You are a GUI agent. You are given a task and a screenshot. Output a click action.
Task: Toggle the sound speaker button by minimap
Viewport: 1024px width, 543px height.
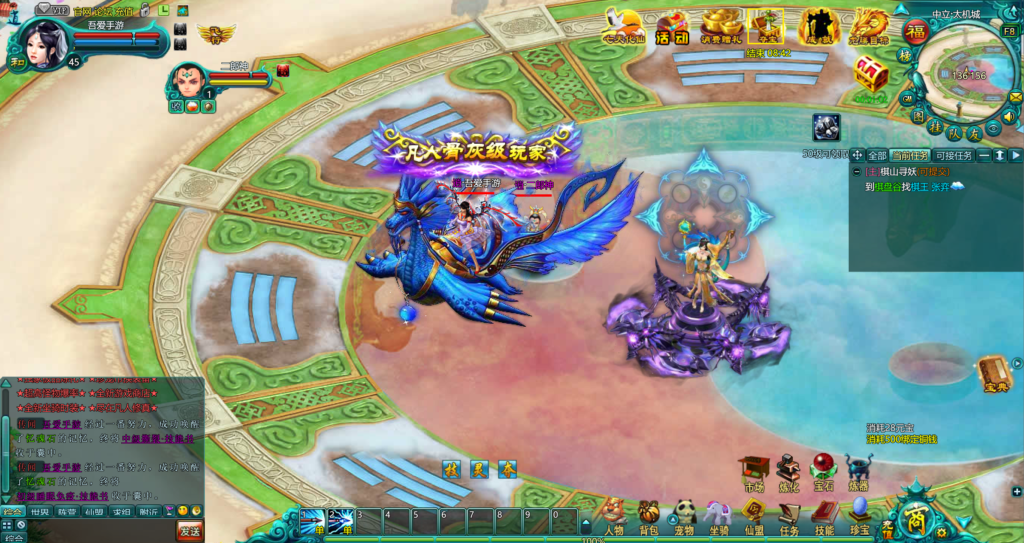pos(1007,115)
